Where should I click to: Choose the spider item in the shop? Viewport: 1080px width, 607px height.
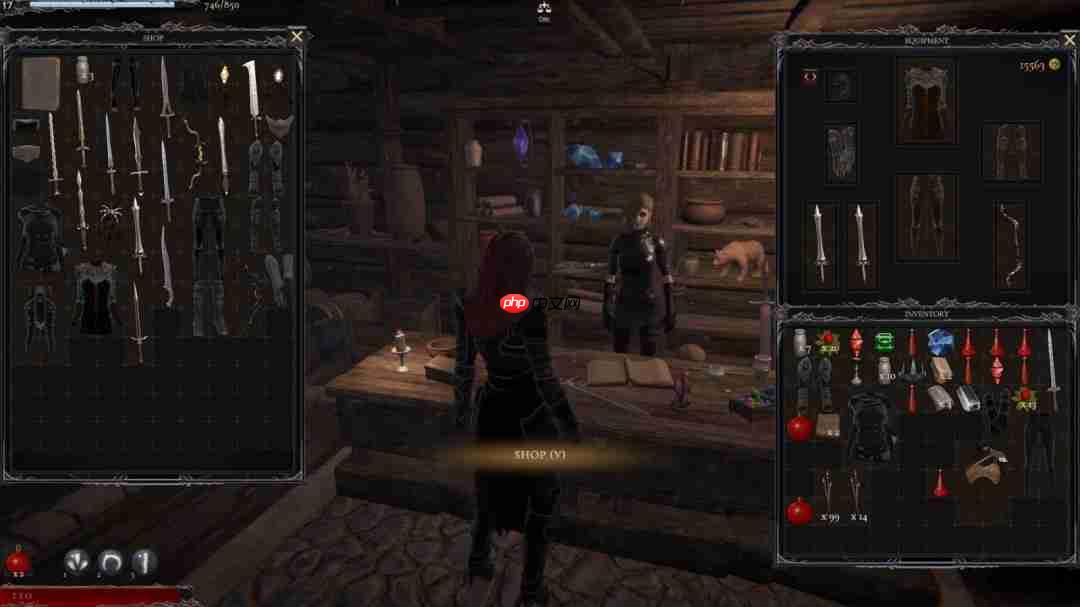click(109, 212)
